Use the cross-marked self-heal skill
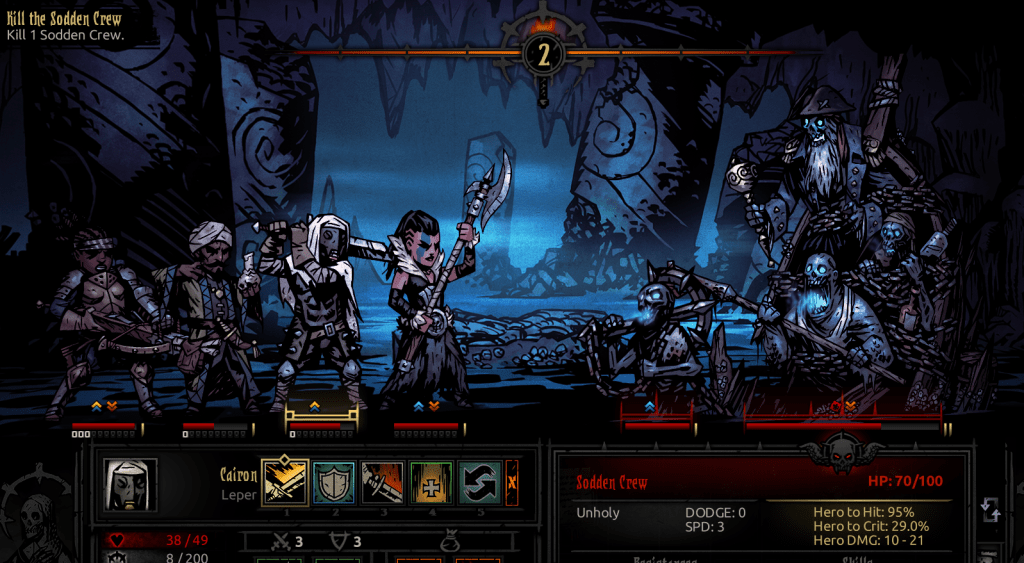The height and width of the screenshot is (563, 1024). 432,483
